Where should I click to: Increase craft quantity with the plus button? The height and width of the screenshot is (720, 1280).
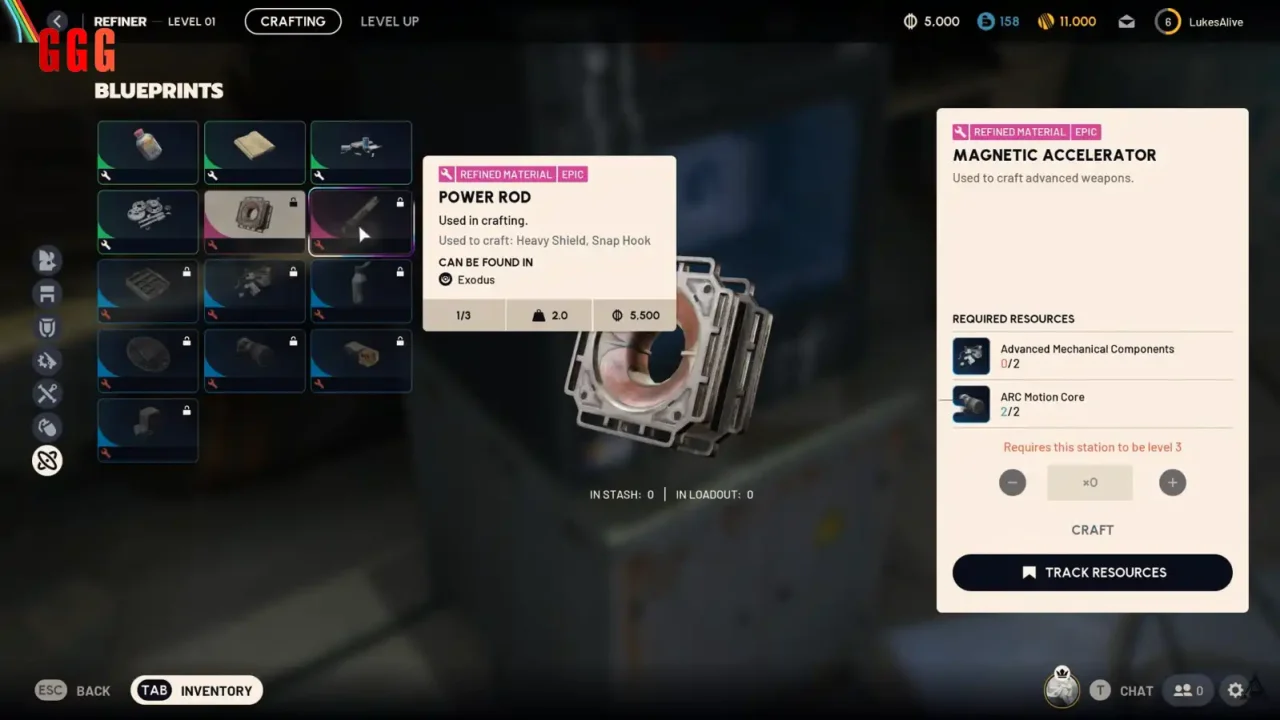[x=1172, y=482]
